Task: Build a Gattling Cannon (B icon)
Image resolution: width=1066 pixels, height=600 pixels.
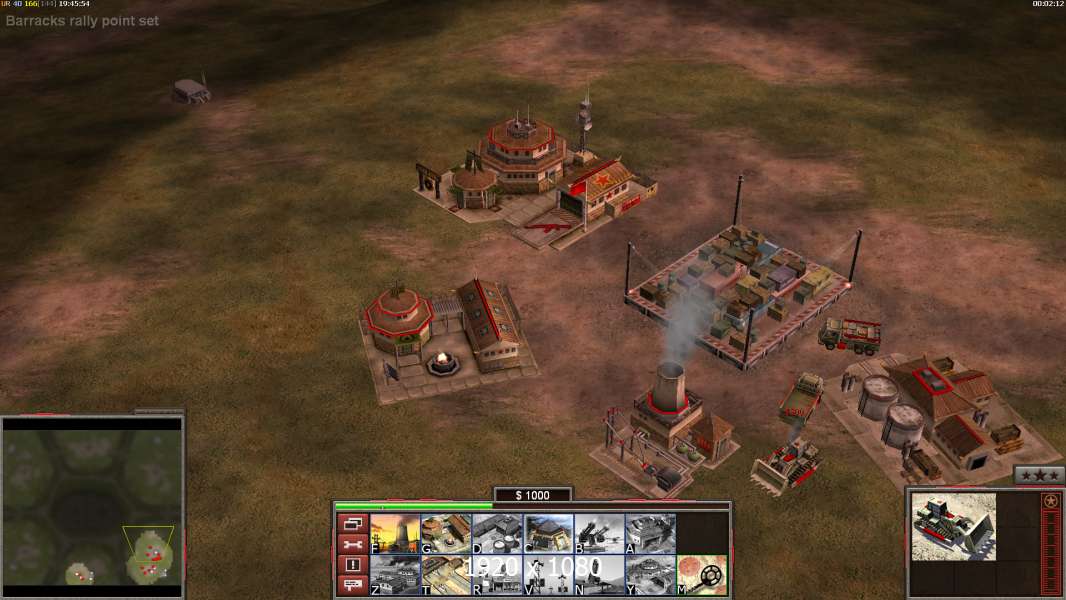Action: point(599,533)
